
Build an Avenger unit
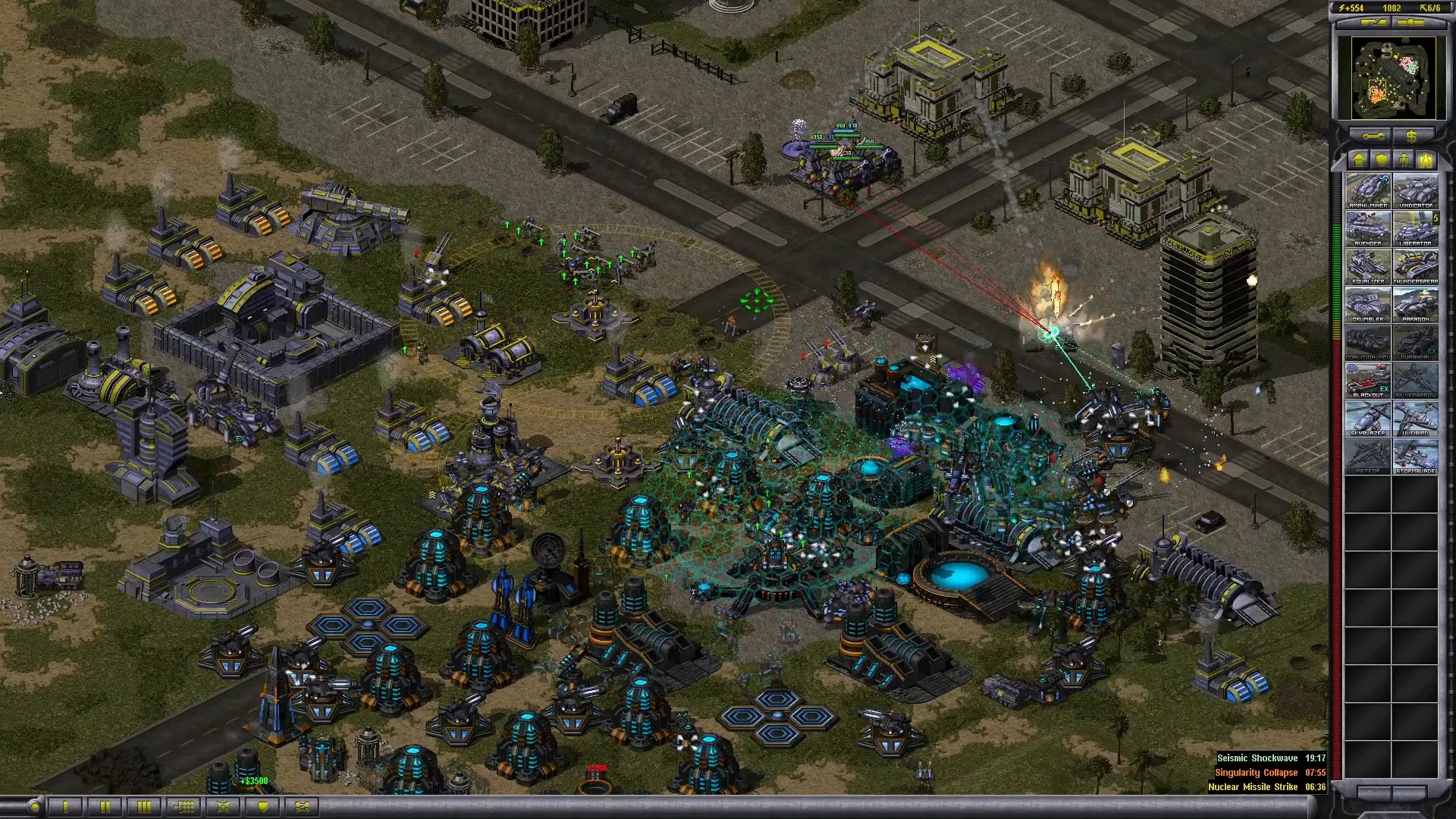(x=1368, y=228)
